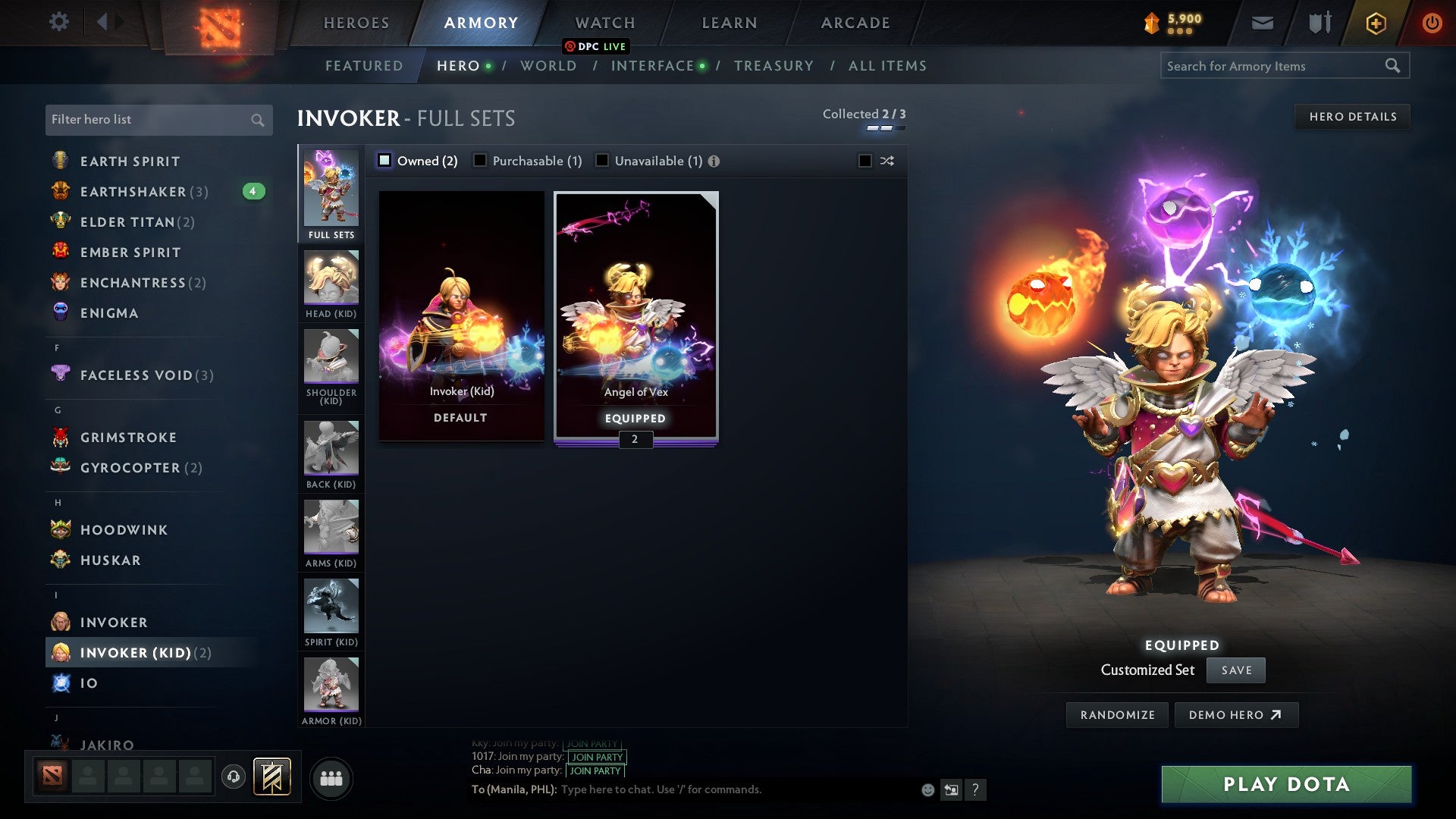Select HEAD (KID) item category
This screenshot has width=1456, height=819.
click(331, 279)
